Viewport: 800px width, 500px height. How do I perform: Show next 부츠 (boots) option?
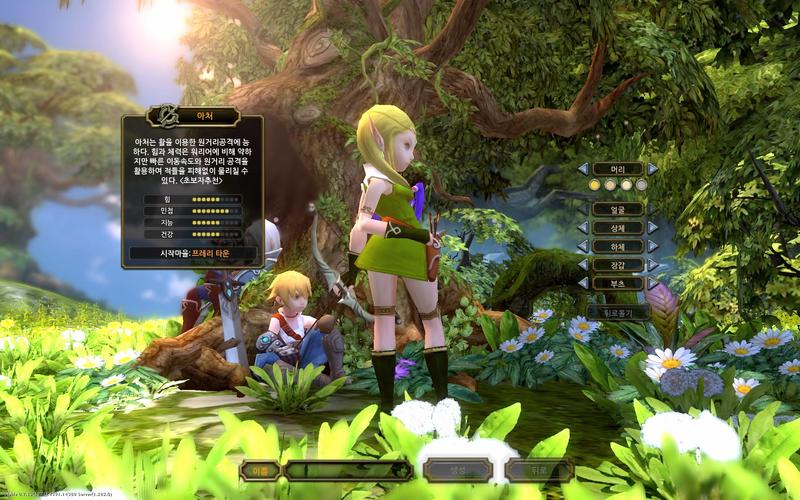pyautogui.click(x=652, y=283)
